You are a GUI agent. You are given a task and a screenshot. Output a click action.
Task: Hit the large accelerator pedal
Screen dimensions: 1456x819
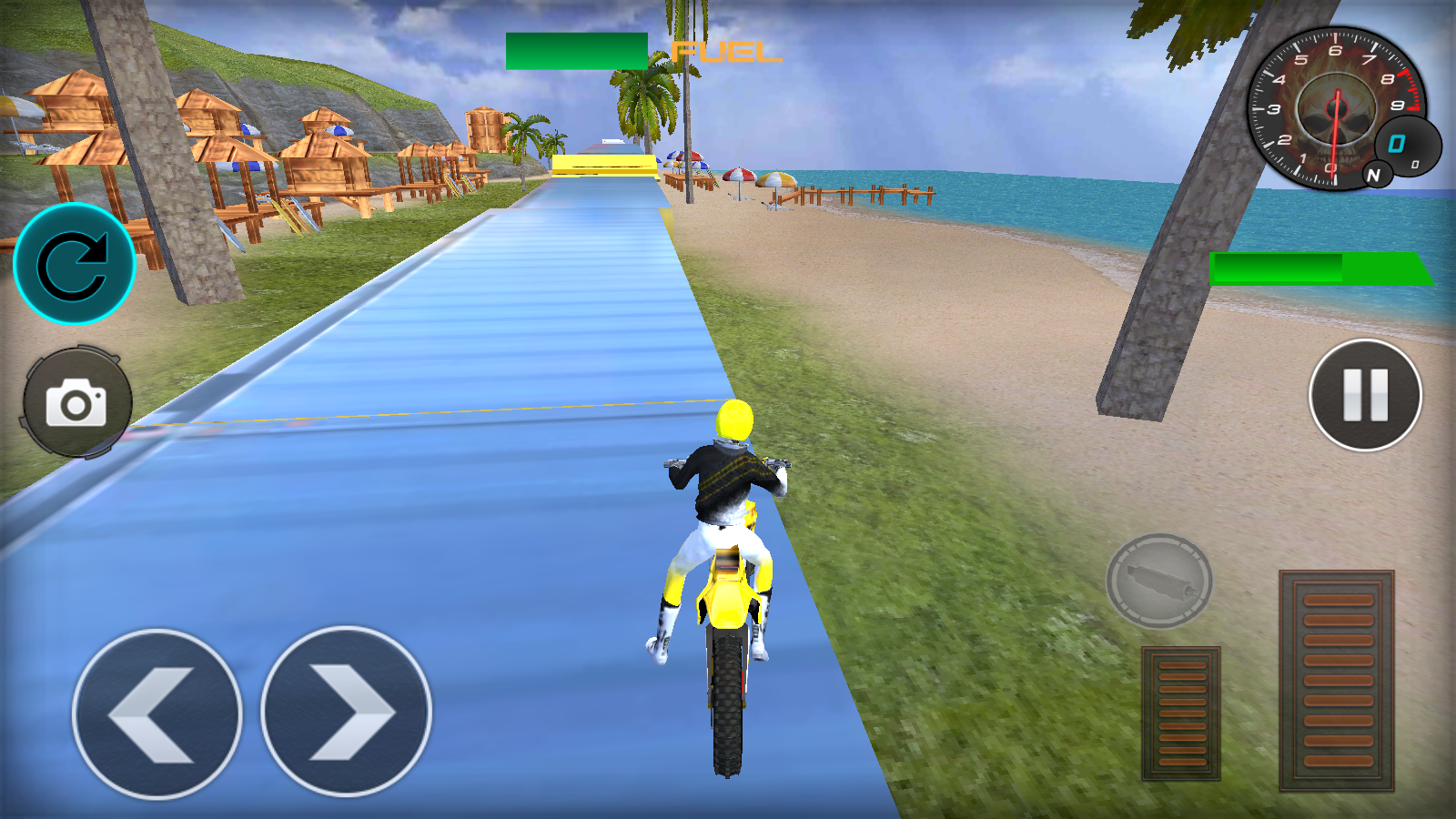[x=1336, y=679]
